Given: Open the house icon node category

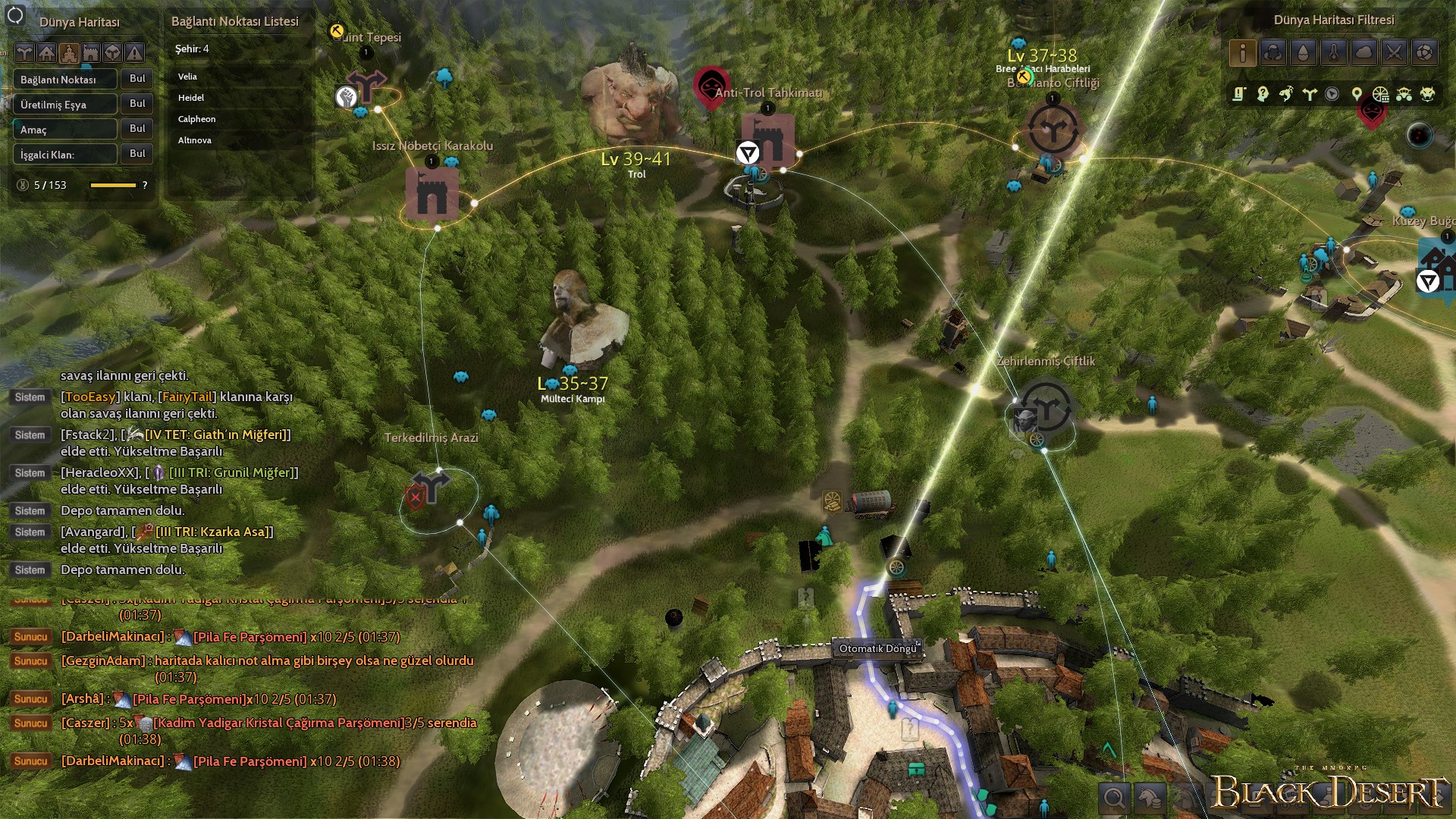Looking at the screenshot, I should click(47, 53).
